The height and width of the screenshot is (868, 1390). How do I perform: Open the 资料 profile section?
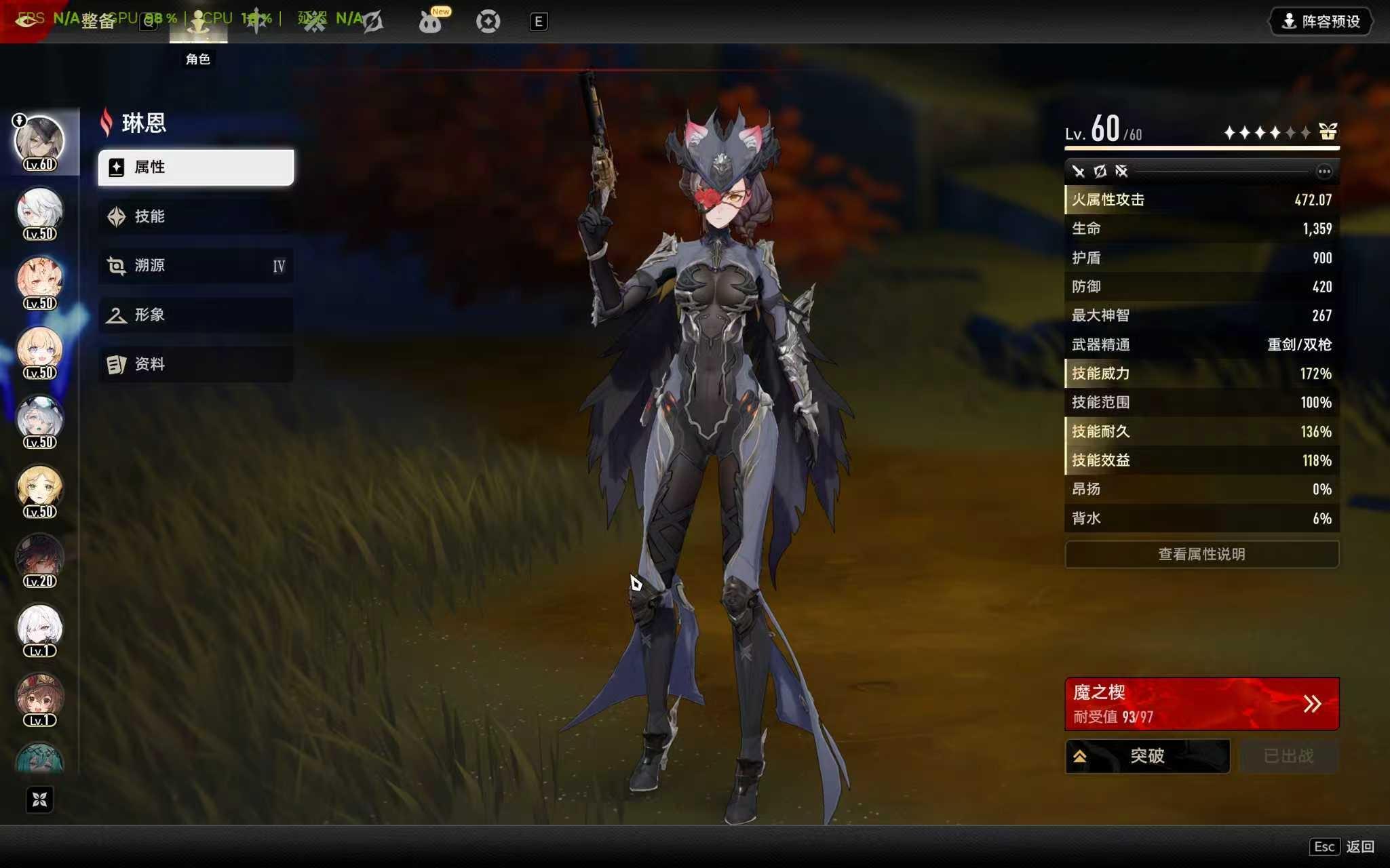[195, 364]
